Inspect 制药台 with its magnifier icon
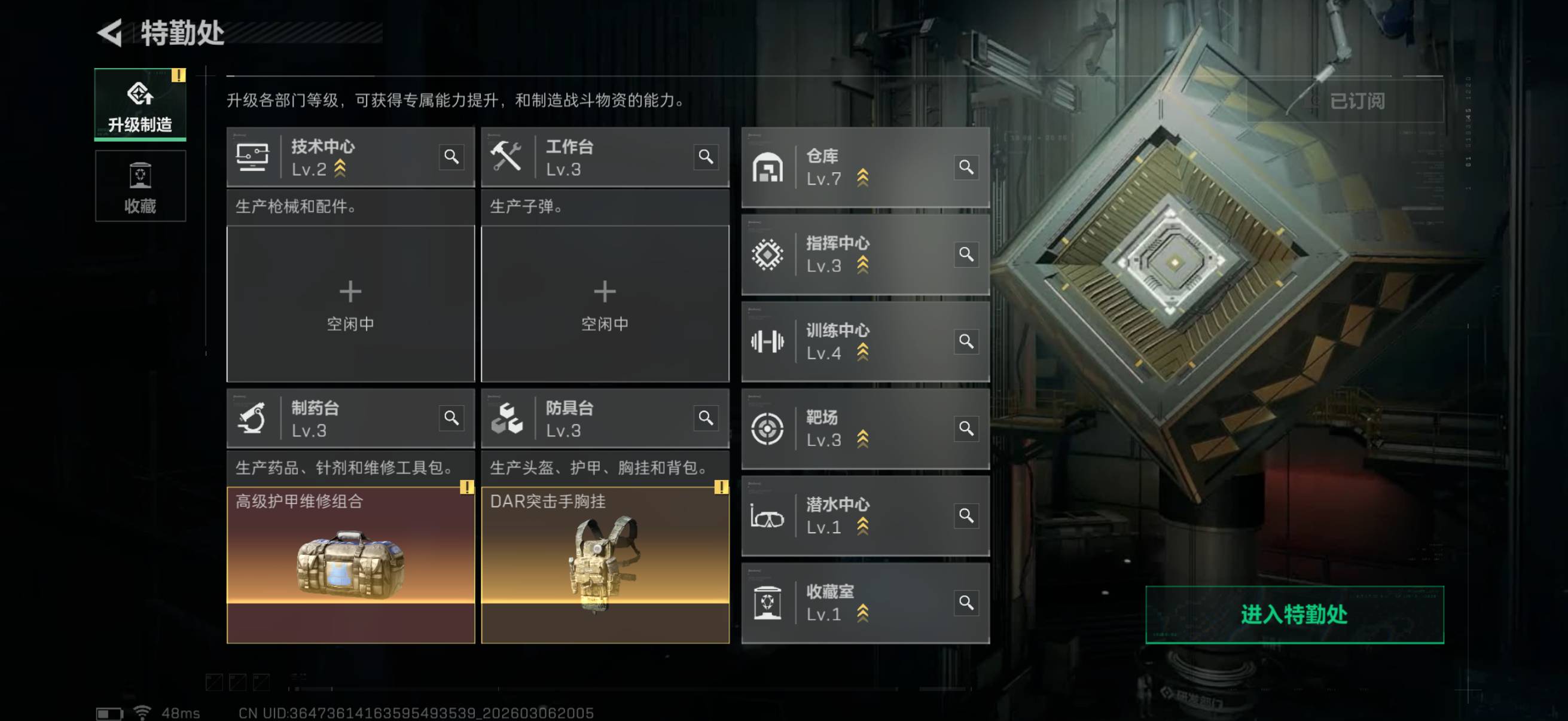 coord(451,418)
